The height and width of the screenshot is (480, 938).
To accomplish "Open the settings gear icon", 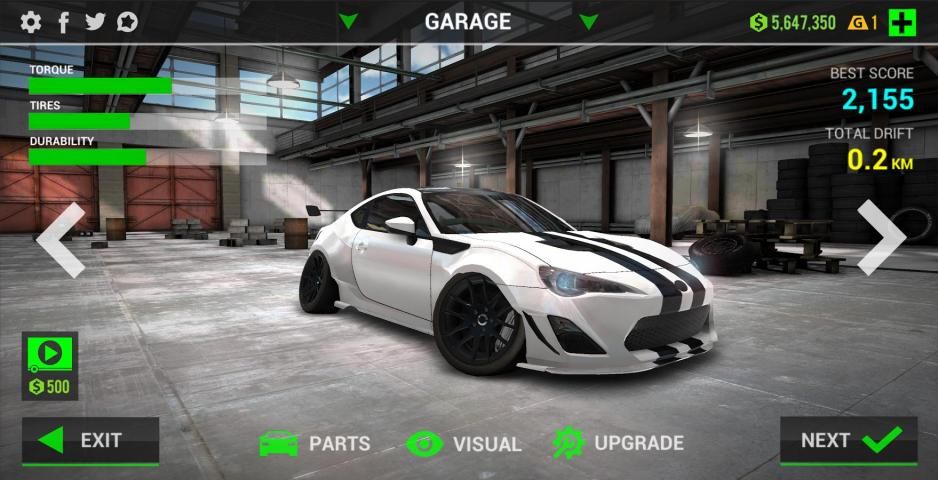I will coord(31,22).
